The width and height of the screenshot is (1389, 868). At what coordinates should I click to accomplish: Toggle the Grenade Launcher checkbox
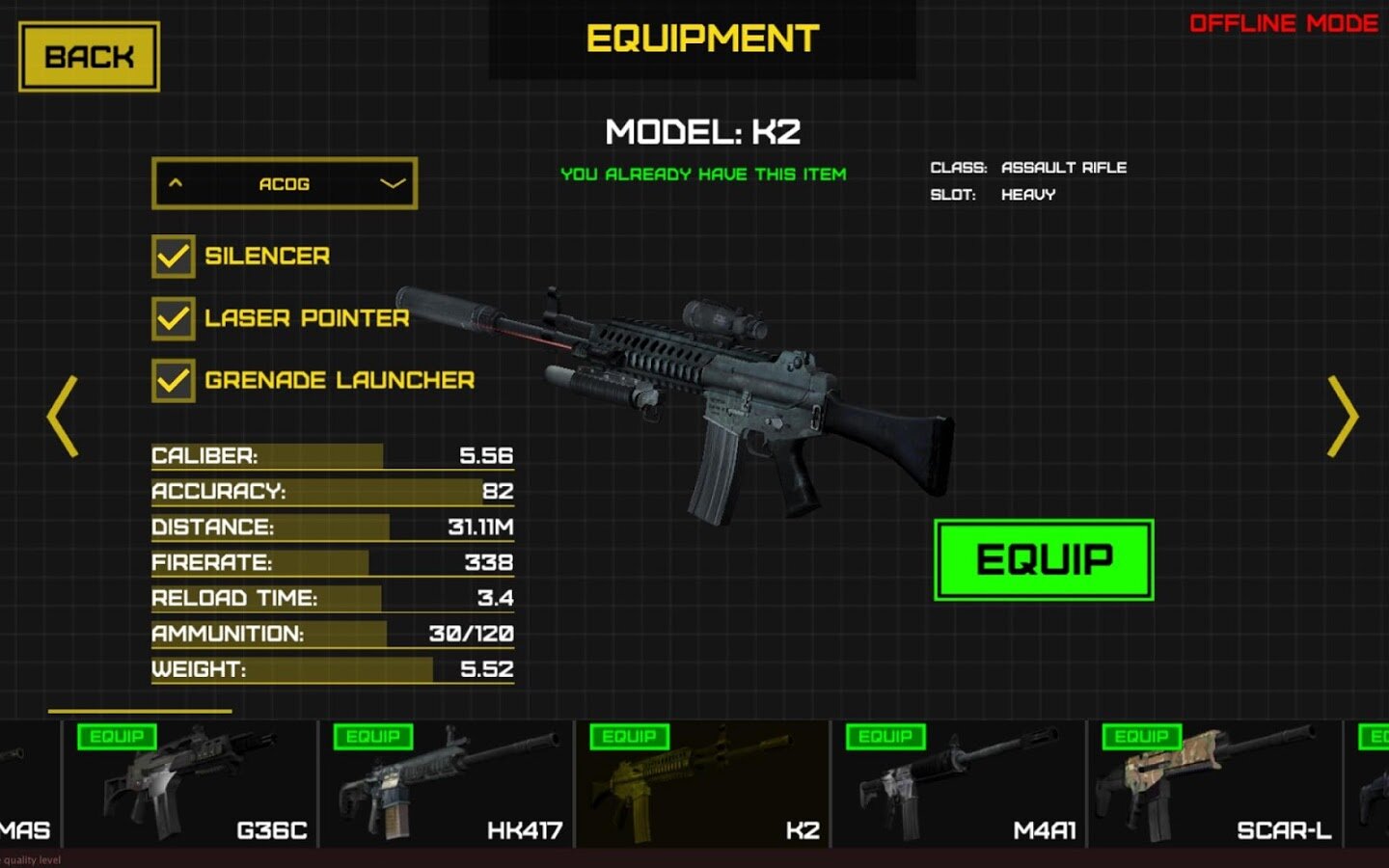tap(174, 380)
